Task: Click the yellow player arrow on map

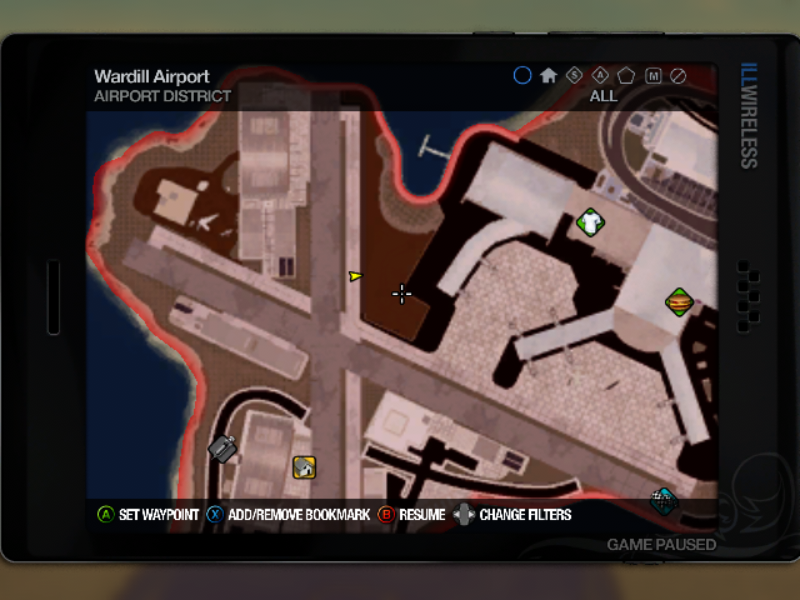Action: tap(355, 275)
